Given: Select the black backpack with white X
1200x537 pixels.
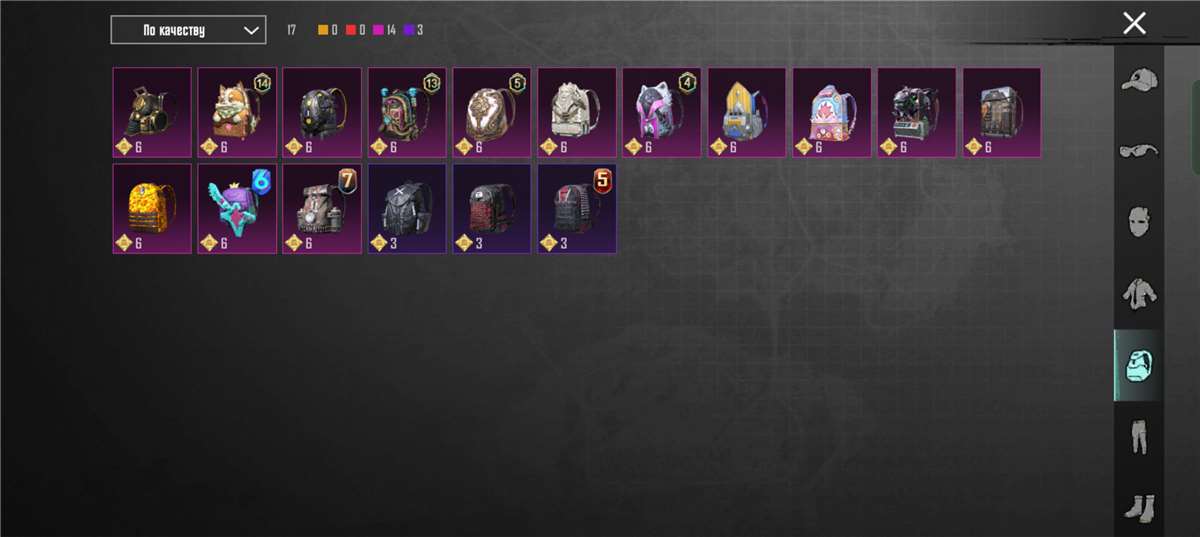Looking at the screenshot, I should tap(407, 209).
